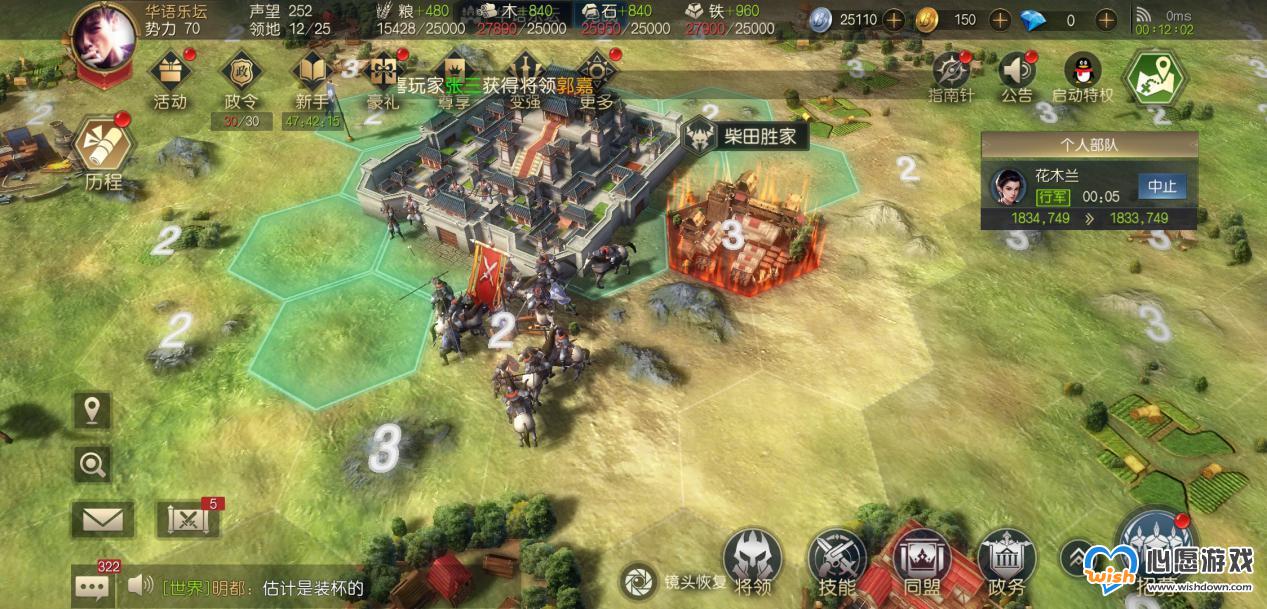Show the 公告 announcements

coord(1016,72)
